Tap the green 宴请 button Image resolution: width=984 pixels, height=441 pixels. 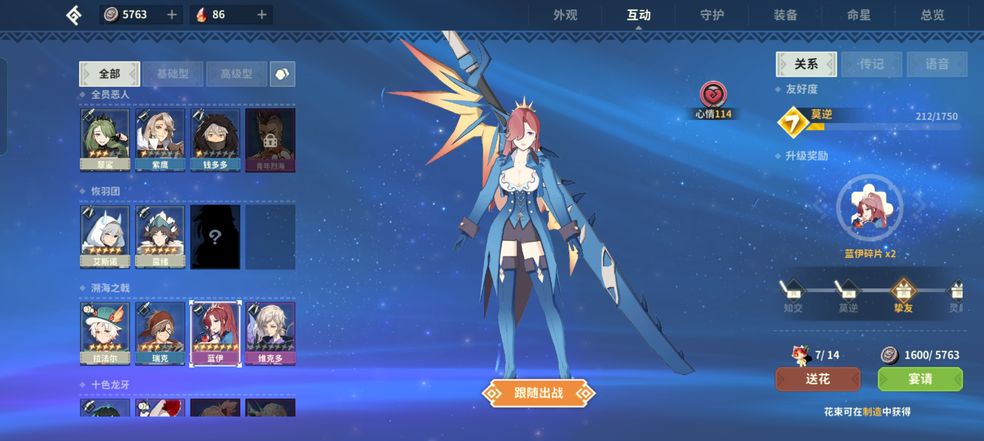pyautogui.click(x=919, y=380)
